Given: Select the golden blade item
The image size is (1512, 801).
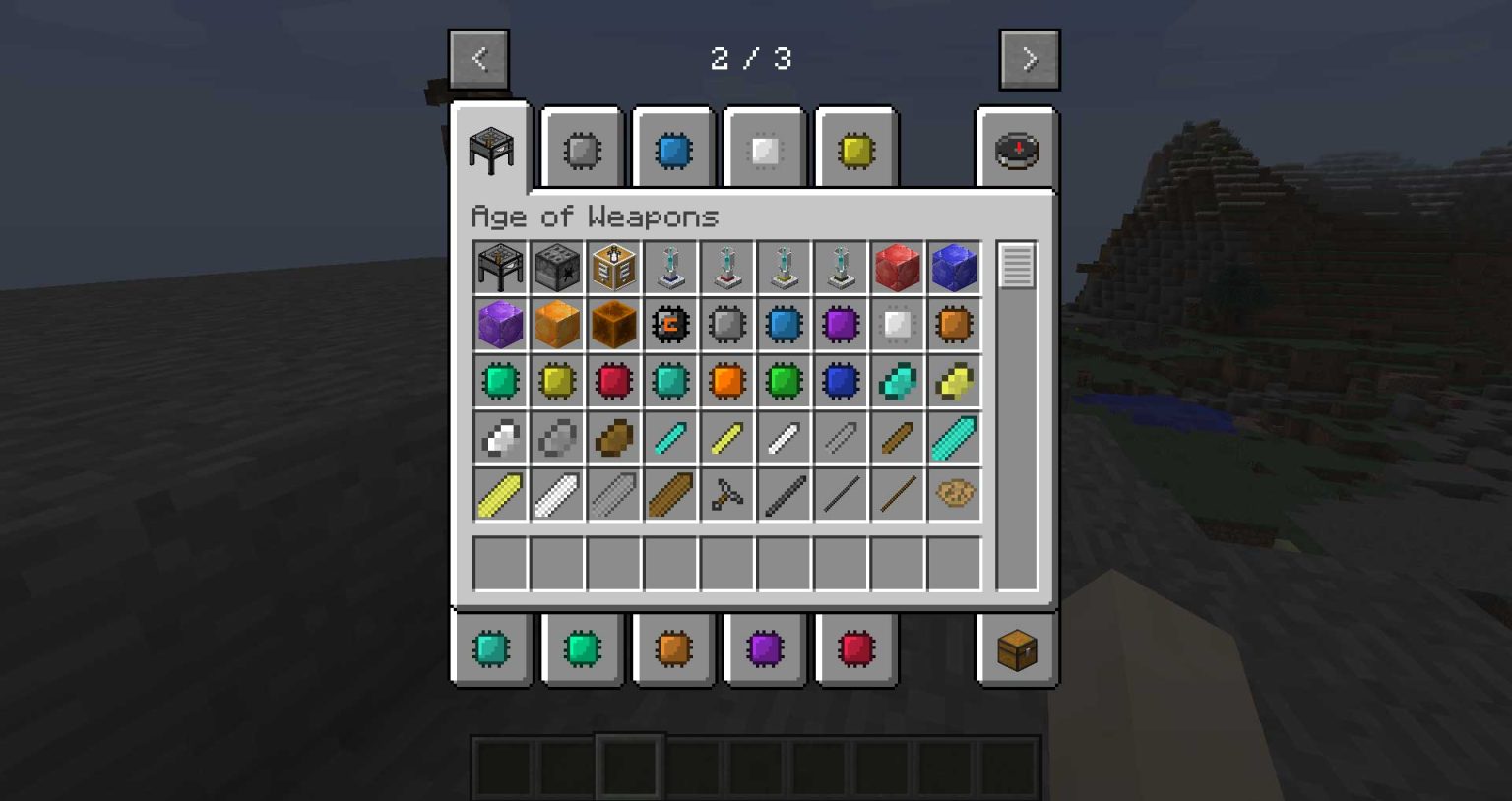Looking at the screenshot, I should 499,494.
